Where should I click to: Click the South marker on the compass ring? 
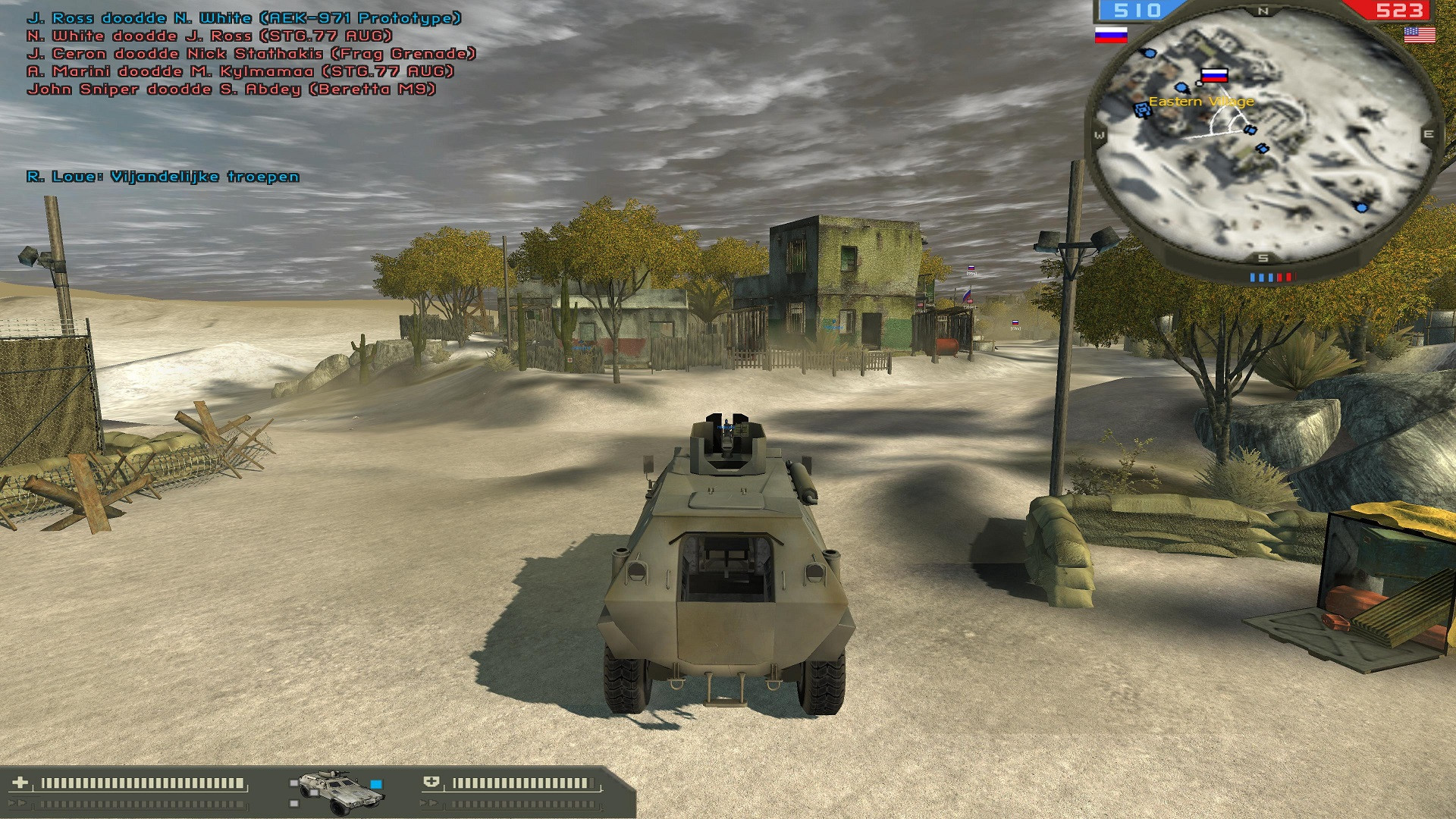1261,257
